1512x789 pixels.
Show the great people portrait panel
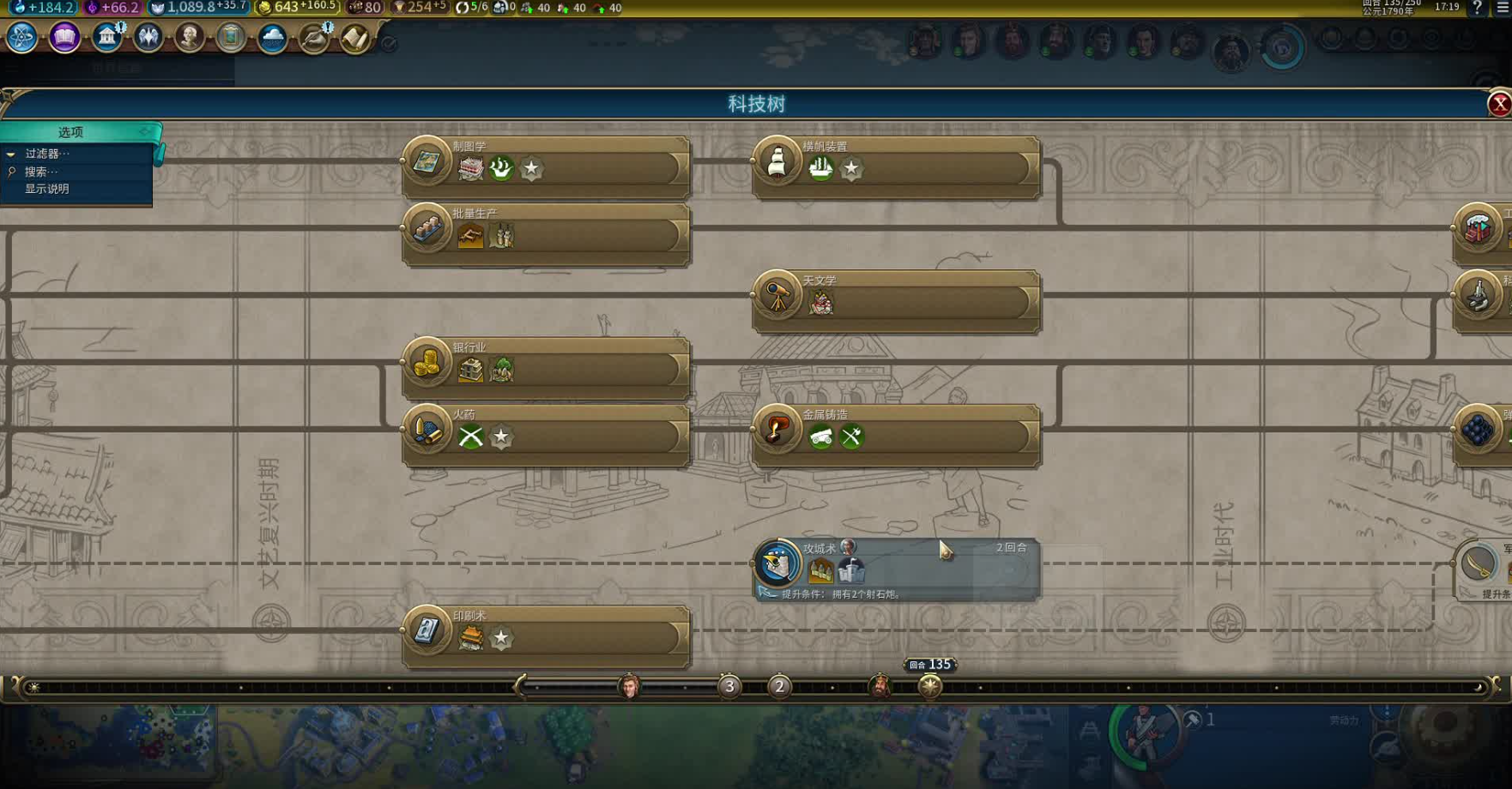tap(190, 38)
